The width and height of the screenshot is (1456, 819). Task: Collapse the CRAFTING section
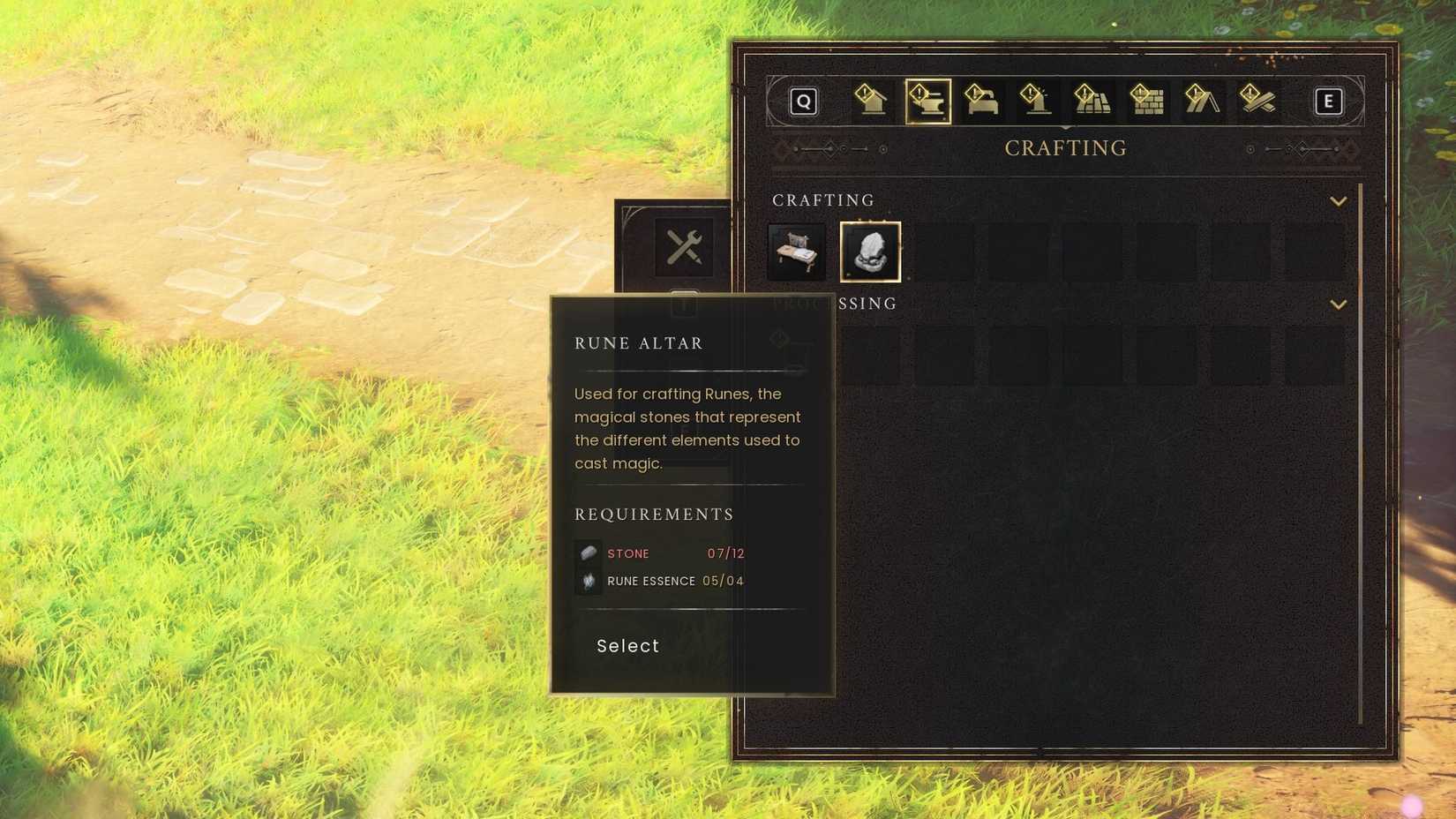pyautogui.click(x=1337, y=200)
